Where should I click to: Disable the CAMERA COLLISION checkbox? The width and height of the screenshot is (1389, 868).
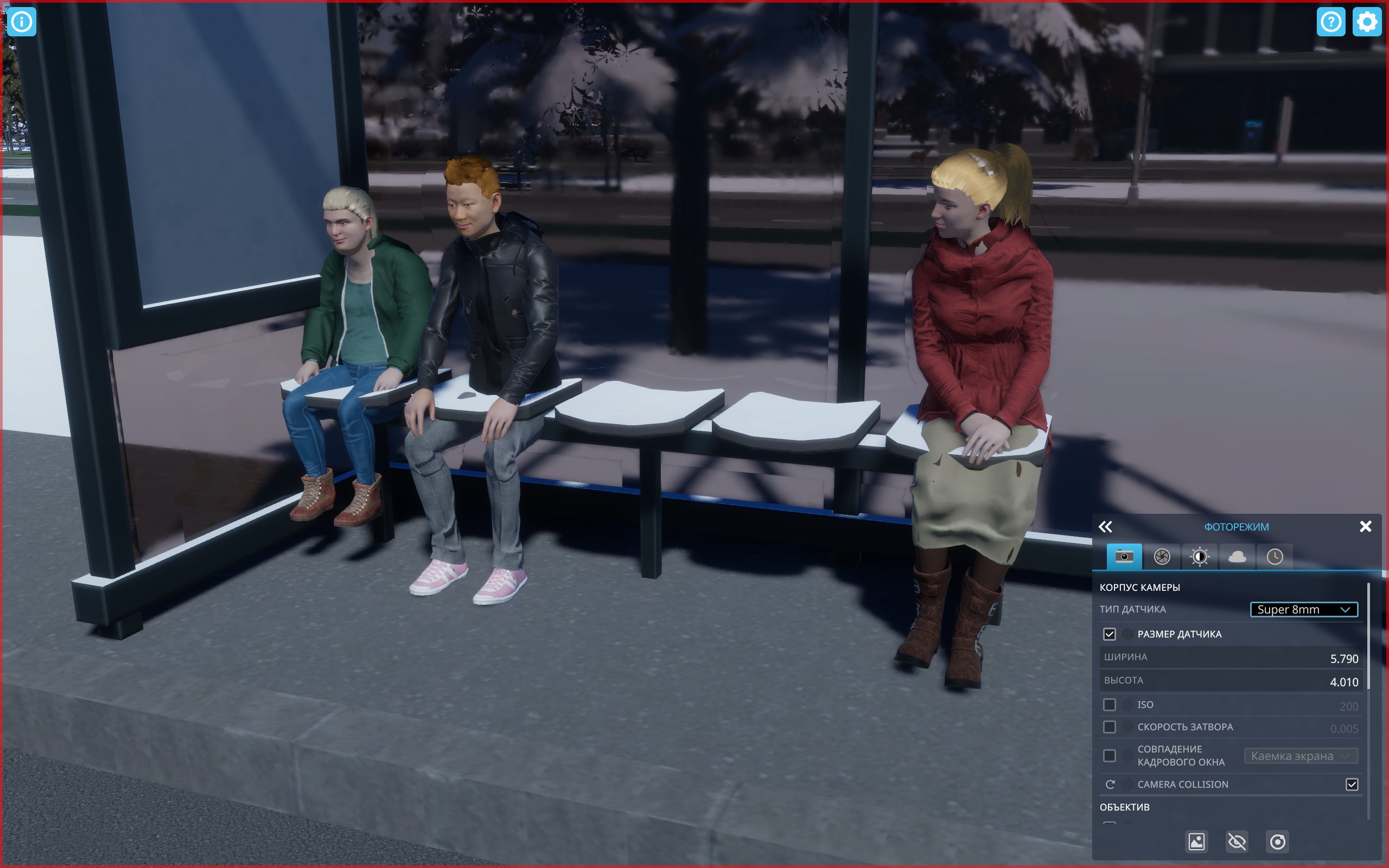click(1352, 784)
